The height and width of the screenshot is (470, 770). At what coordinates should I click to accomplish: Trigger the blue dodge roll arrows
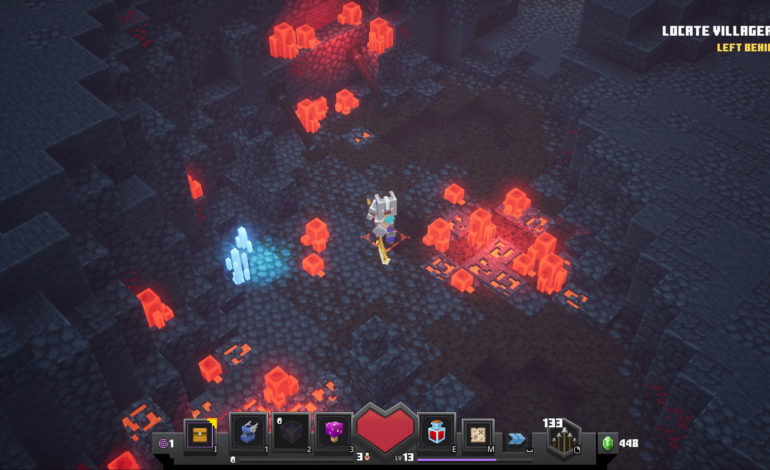pos(516,438)
